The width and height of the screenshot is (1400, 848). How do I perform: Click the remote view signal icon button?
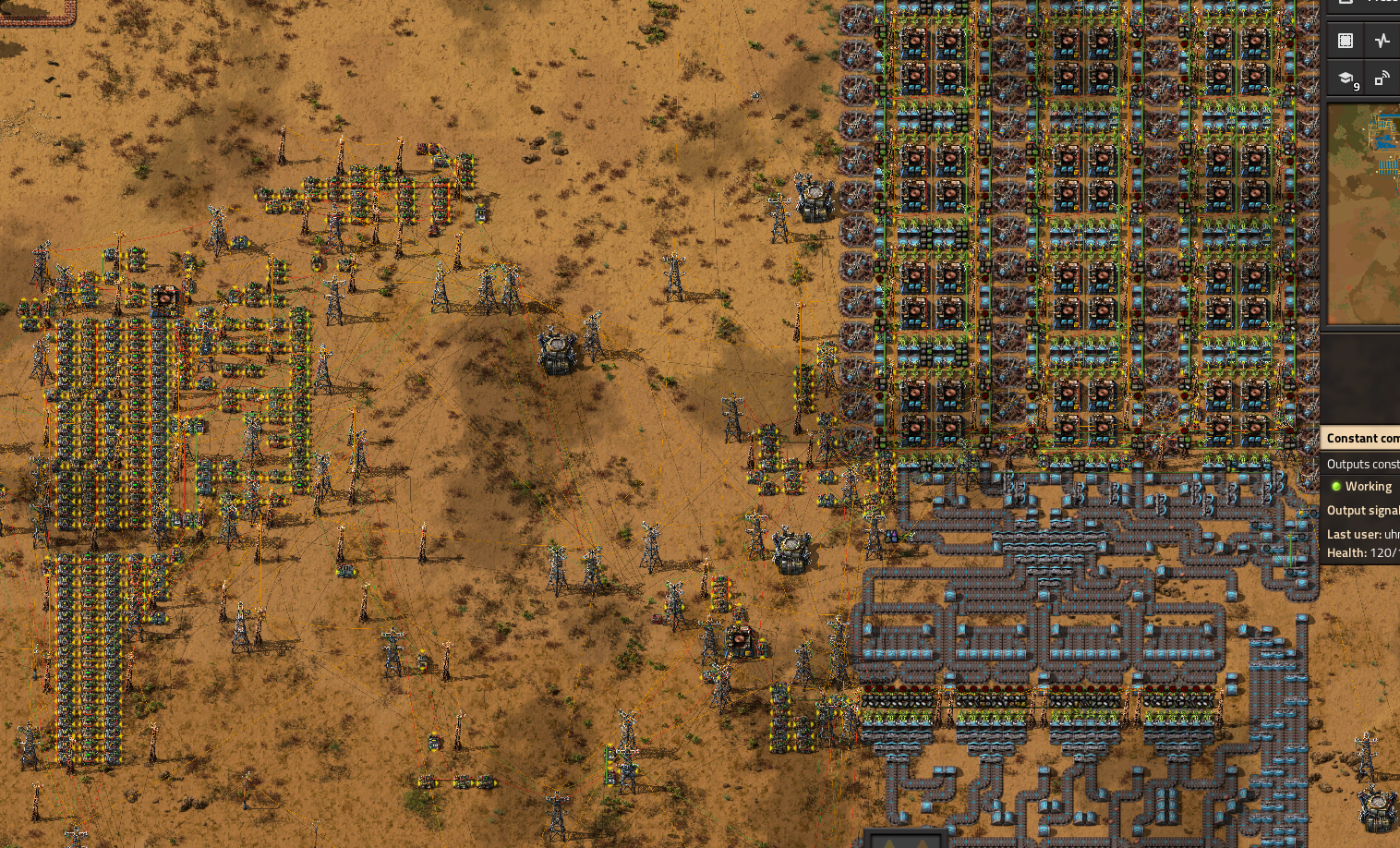tap(1382, 79)
